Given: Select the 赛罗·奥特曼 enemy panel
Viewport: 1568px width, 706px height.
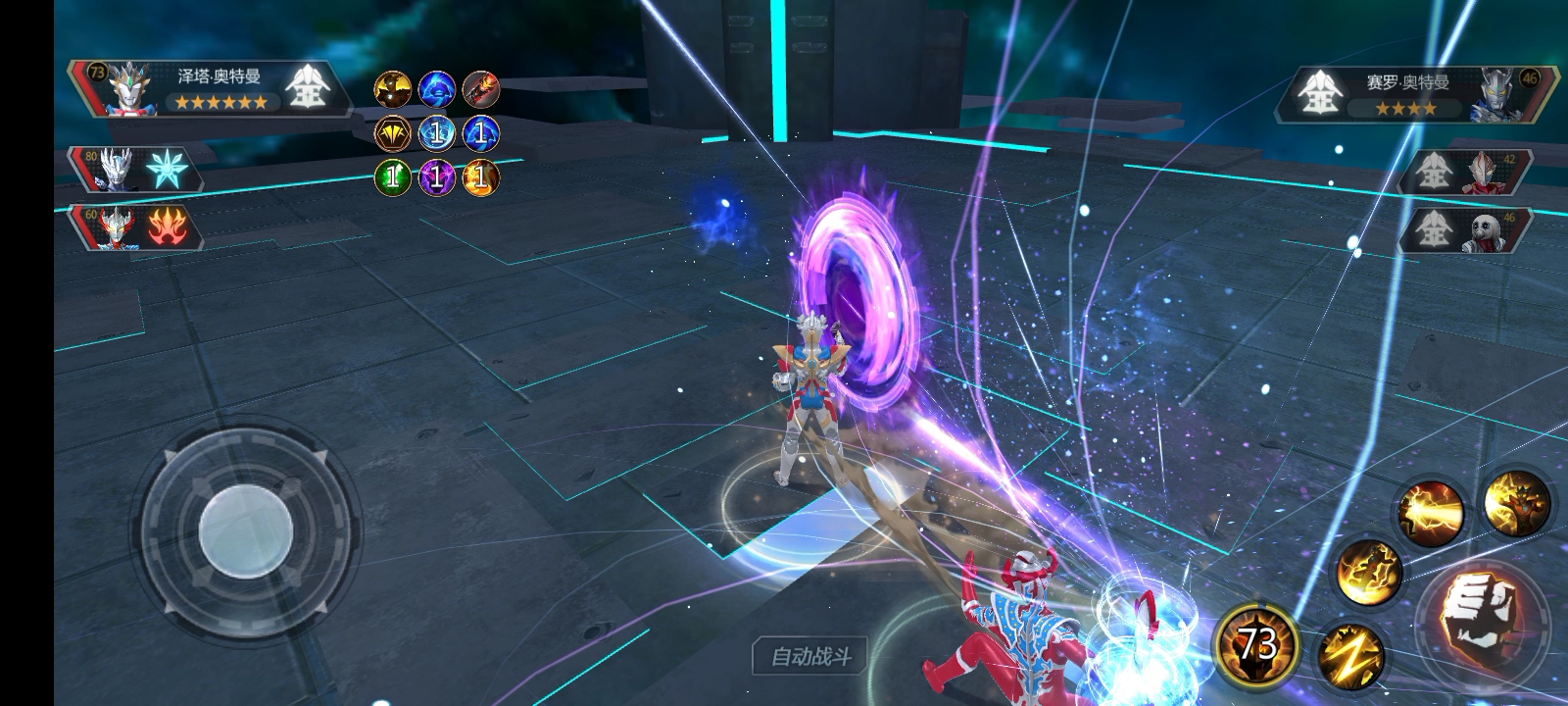Looking at the screenshot, I should (x=1416, y=95).
